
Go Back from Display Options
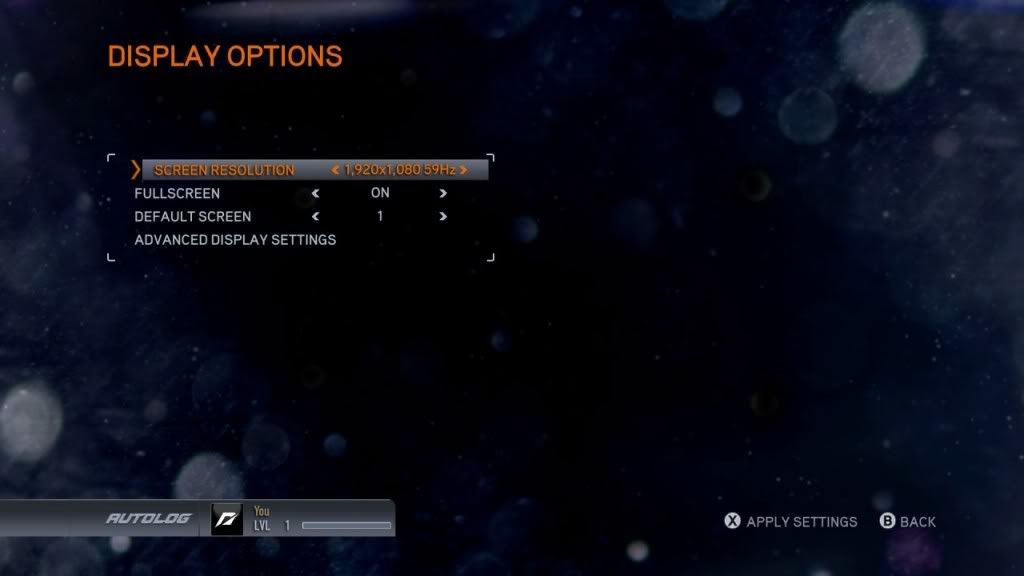coord(907,521)
